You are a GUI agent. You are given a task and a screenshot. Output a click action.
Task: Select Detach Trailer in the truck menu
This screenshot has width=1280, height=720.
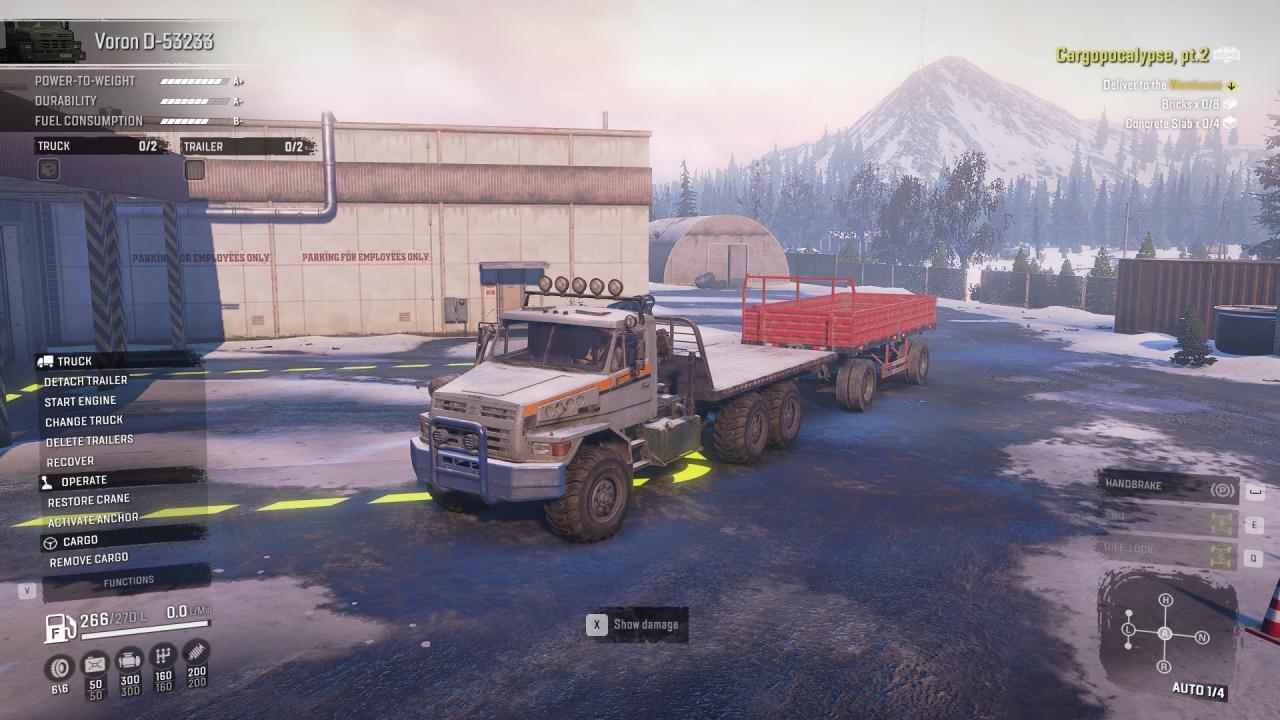pos(86,381)
